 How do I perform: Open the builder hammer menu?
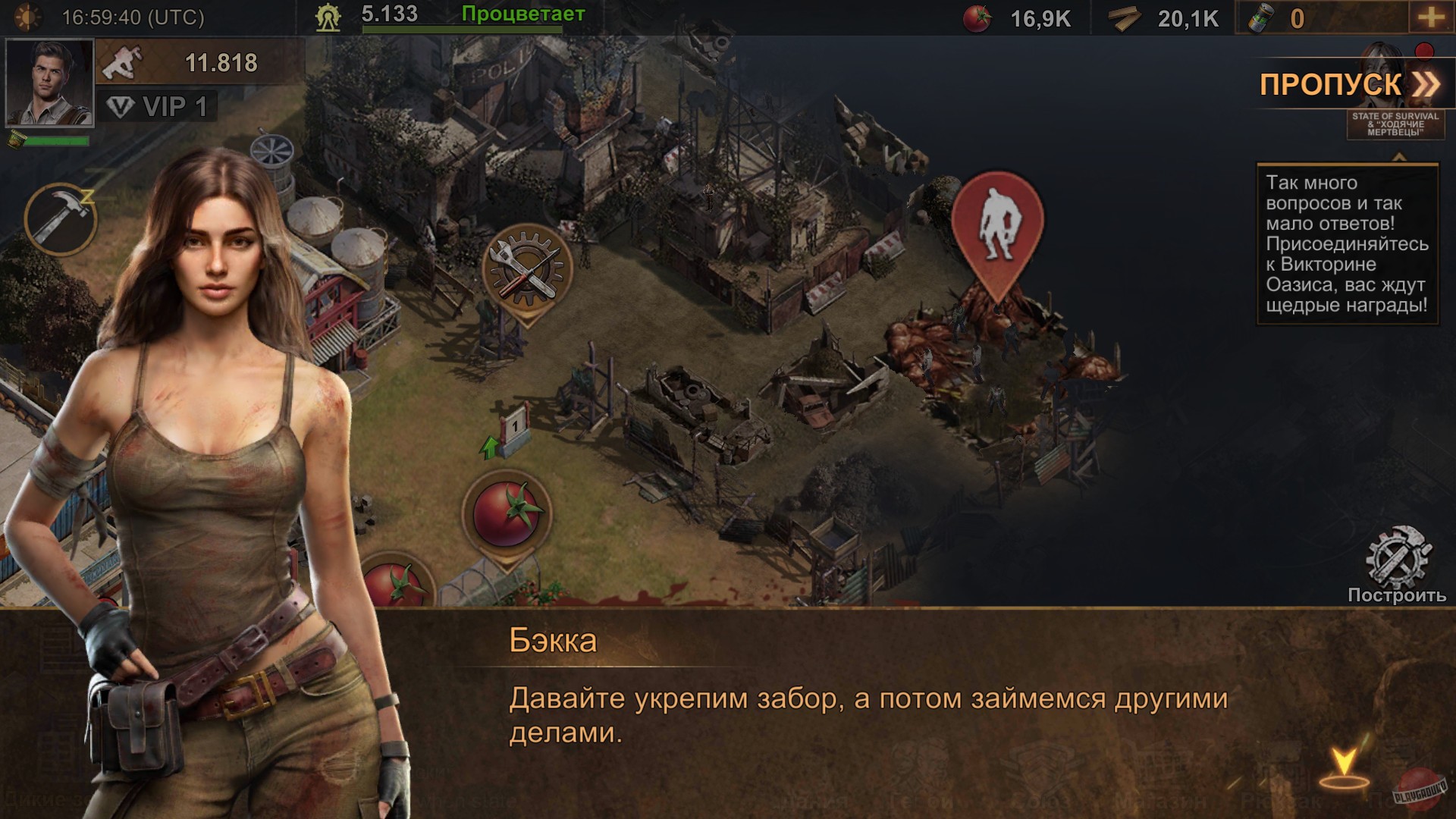click(62, 218)
